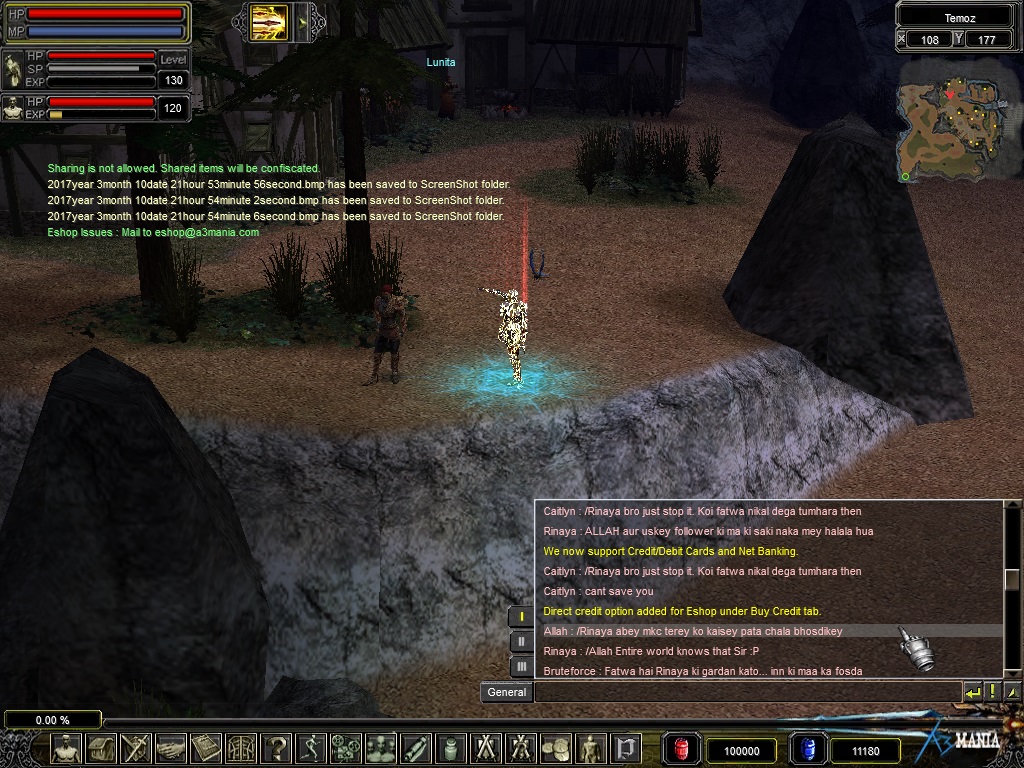Open the character status icon in toolbar
The height and width of the screenshot is (768, 1024).
tap(66, 748)
